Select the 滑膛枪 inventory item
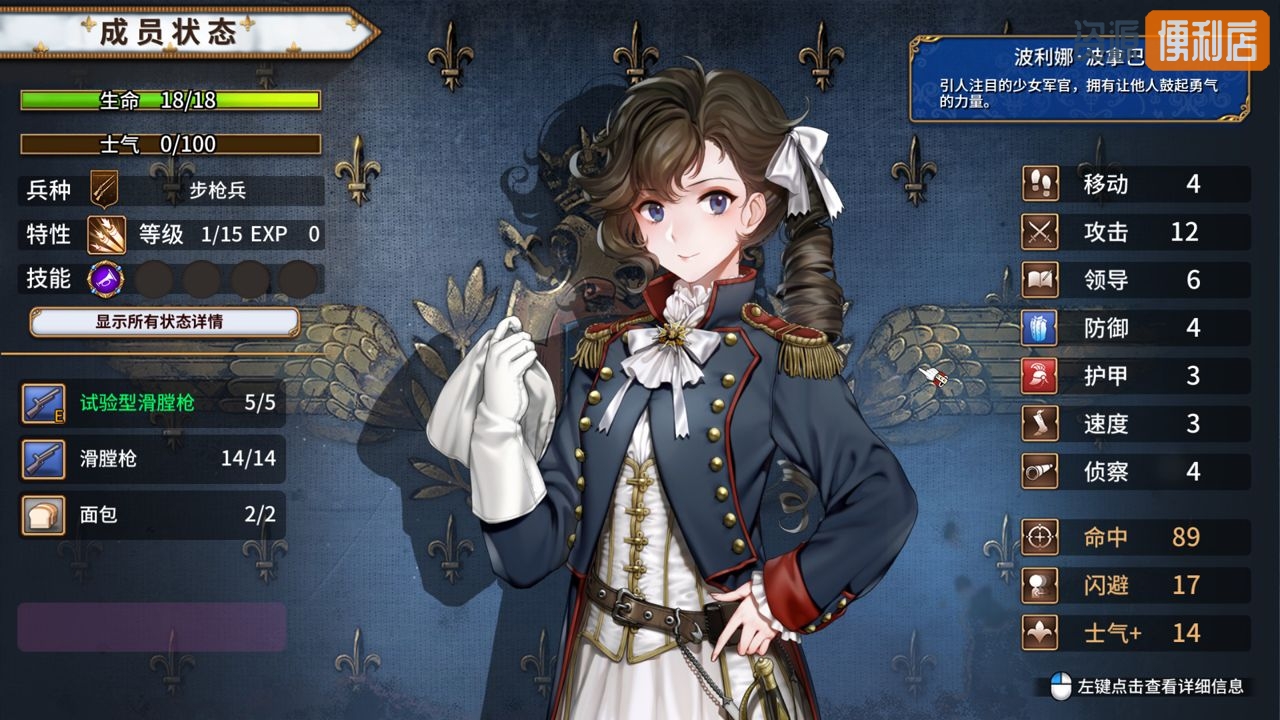1280x720 pixels. [x=152, y=459]
